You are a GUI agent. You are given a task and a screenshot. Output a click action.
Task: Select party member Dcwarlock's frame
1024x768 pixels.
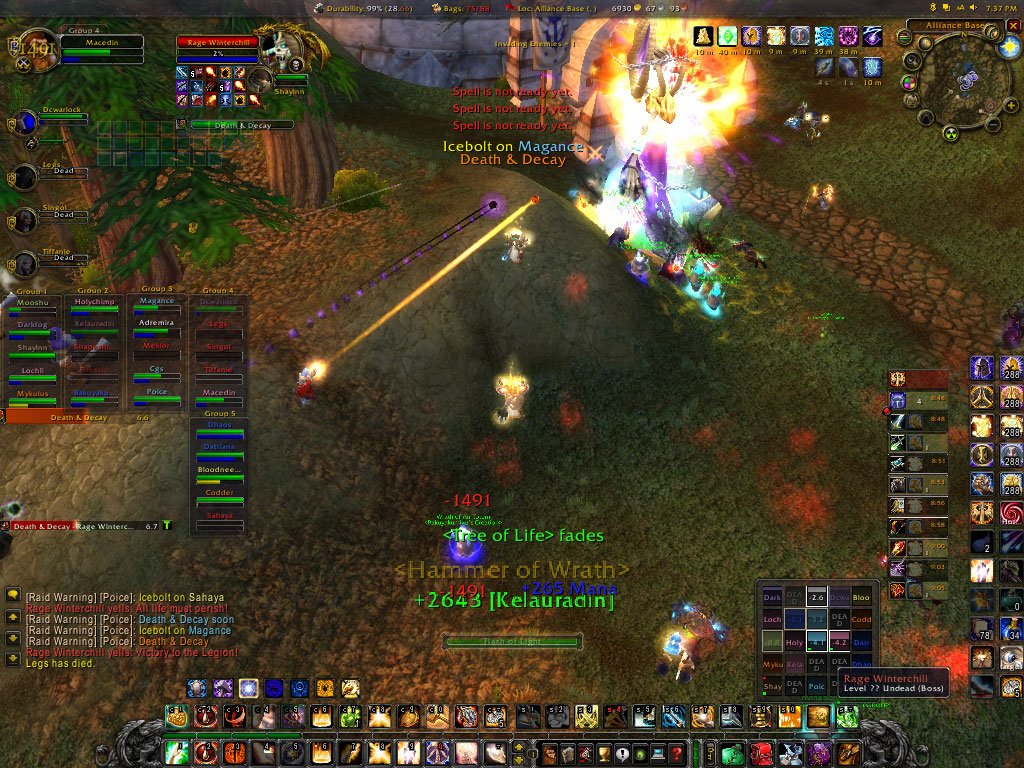(62, 118)
